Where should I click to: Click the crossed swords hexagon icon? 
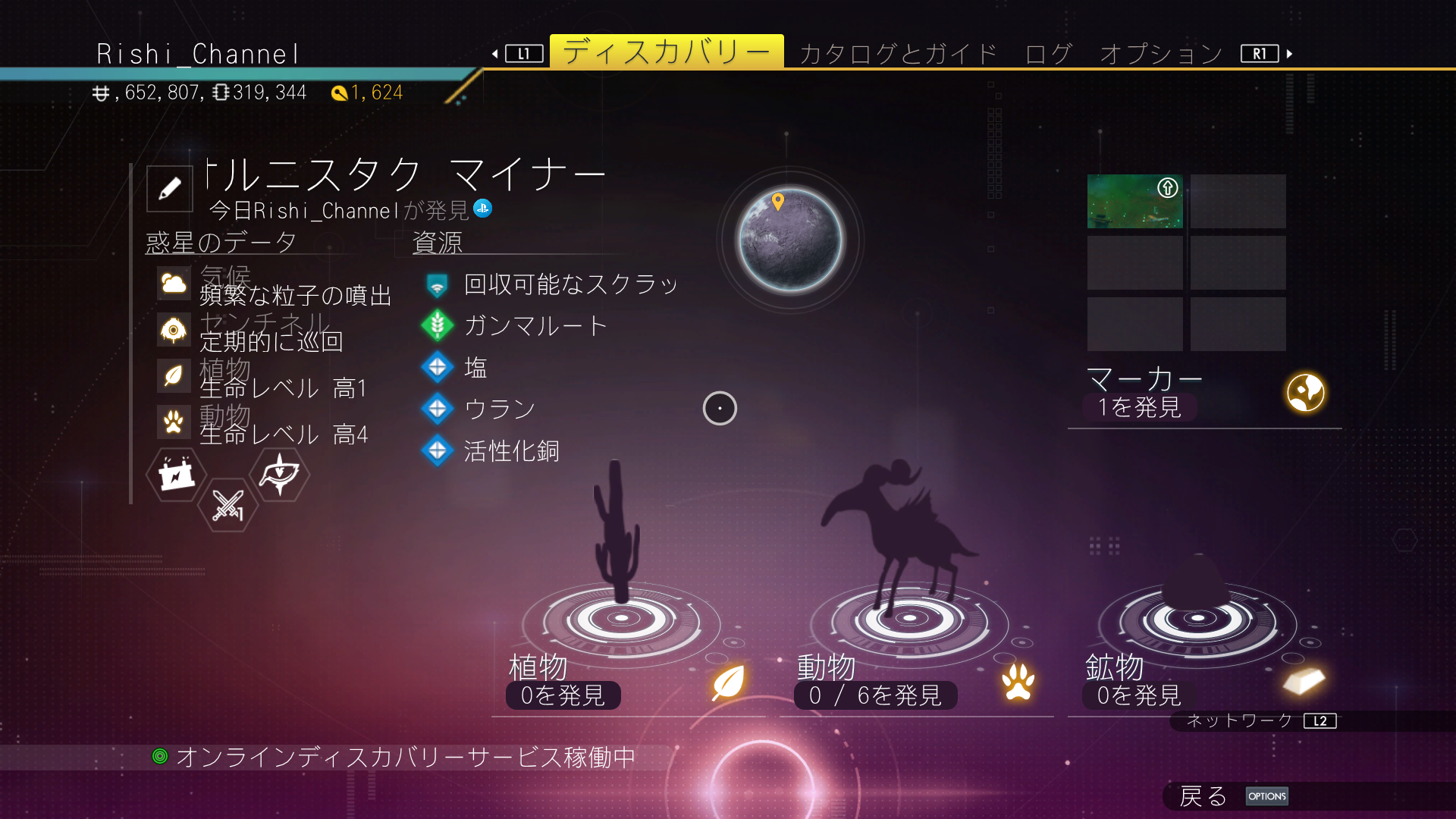click(x=227, y=505)
